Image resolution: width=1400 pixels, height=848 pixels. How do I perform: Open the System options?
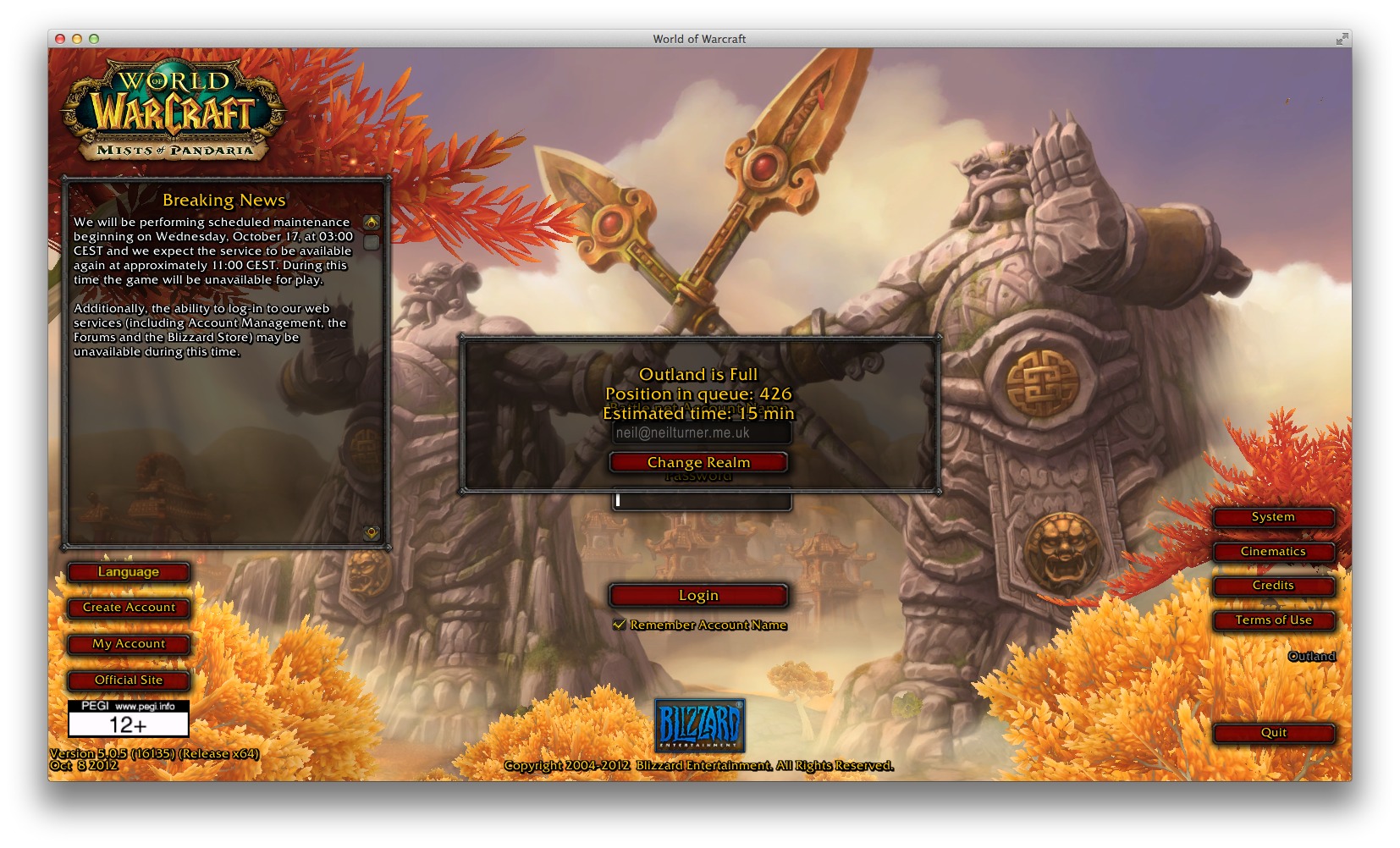(1274, 517)
